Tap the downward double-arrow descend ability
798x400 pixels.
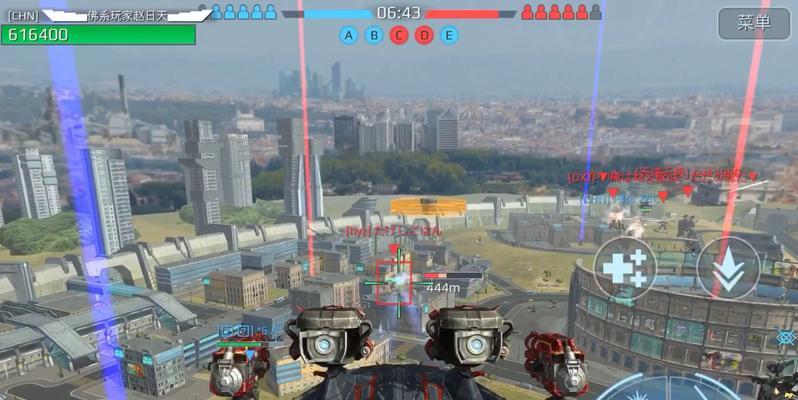[x=727, y=267]
